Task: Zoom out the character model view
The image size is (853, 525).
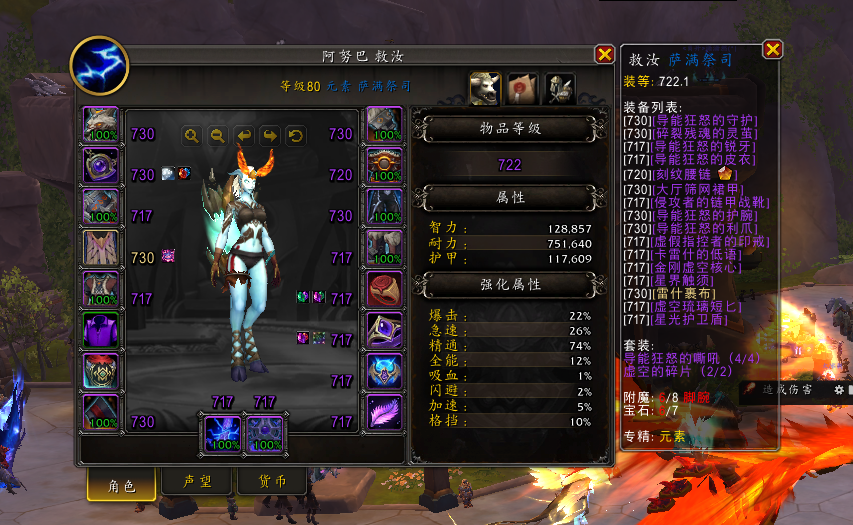Action: coord(217,135)
